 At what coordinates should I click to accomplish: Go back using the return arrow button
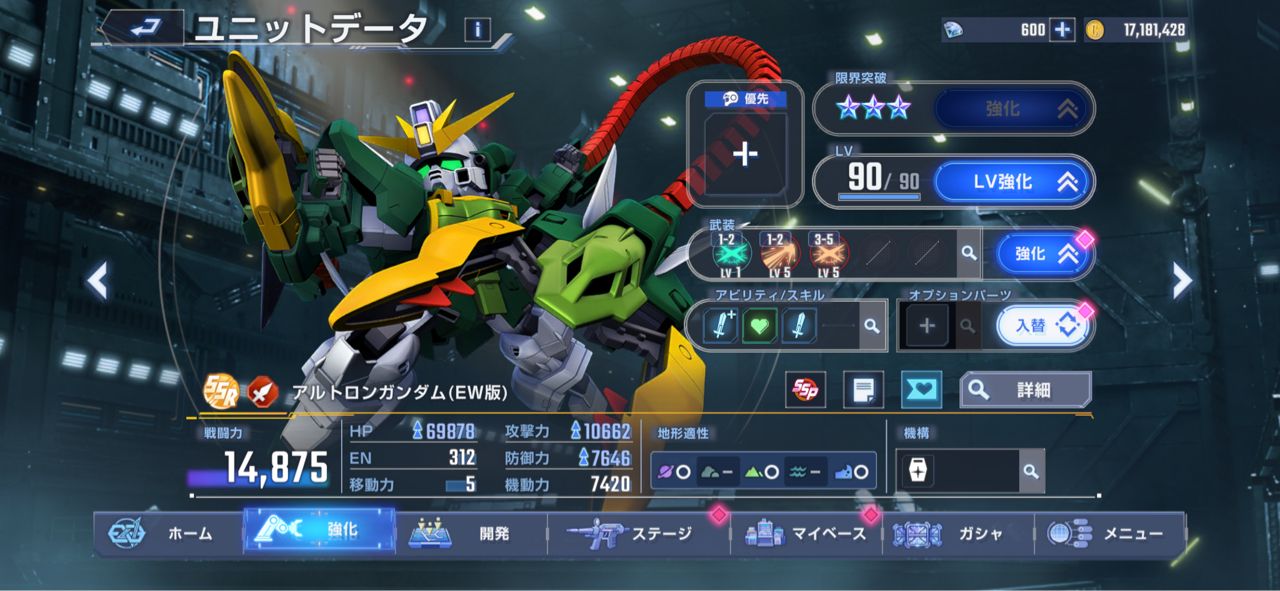pos(145,28)
